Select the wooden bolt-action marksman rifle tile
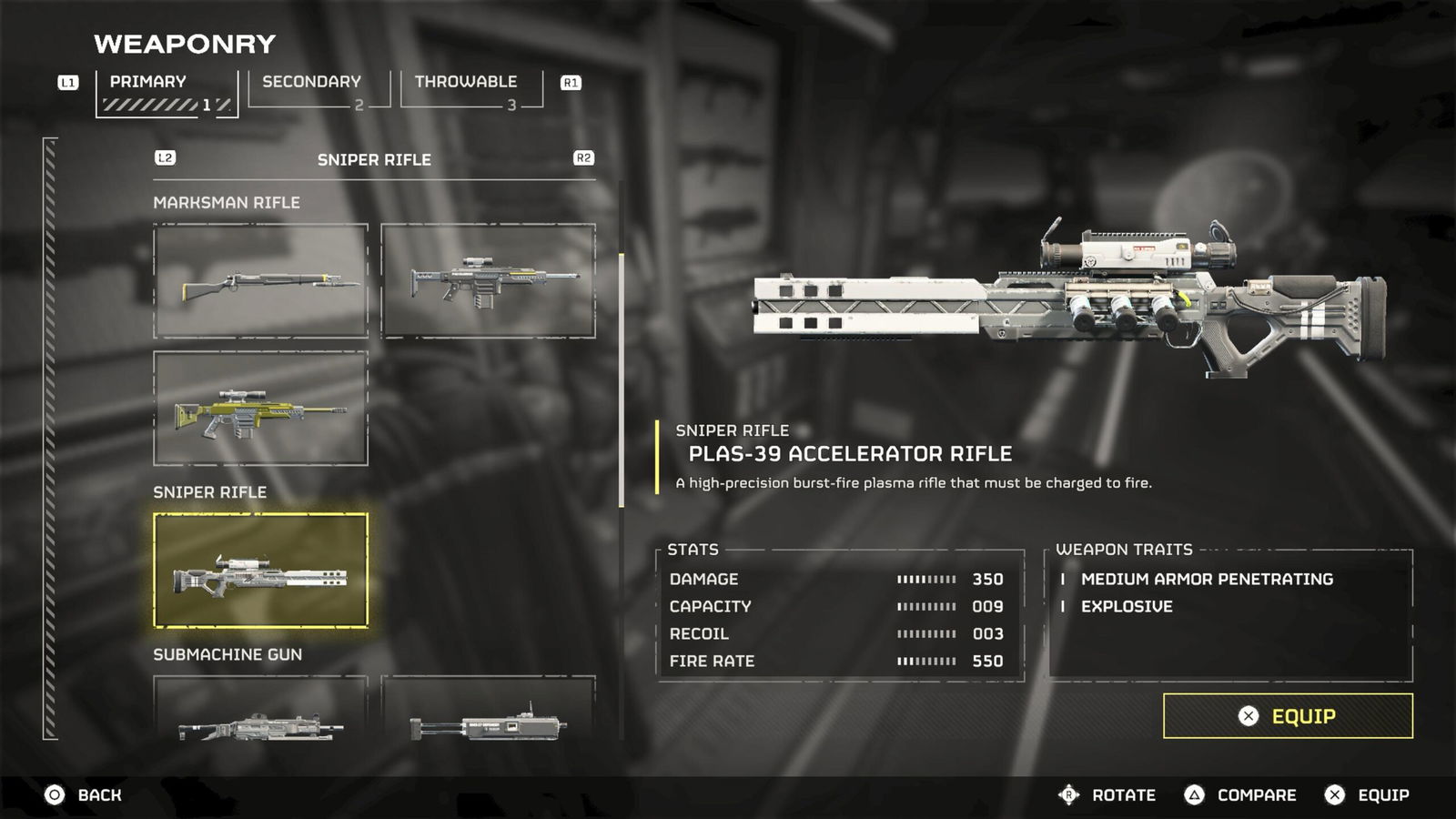This screenshot has height=819, width=1456. (261, 281)
